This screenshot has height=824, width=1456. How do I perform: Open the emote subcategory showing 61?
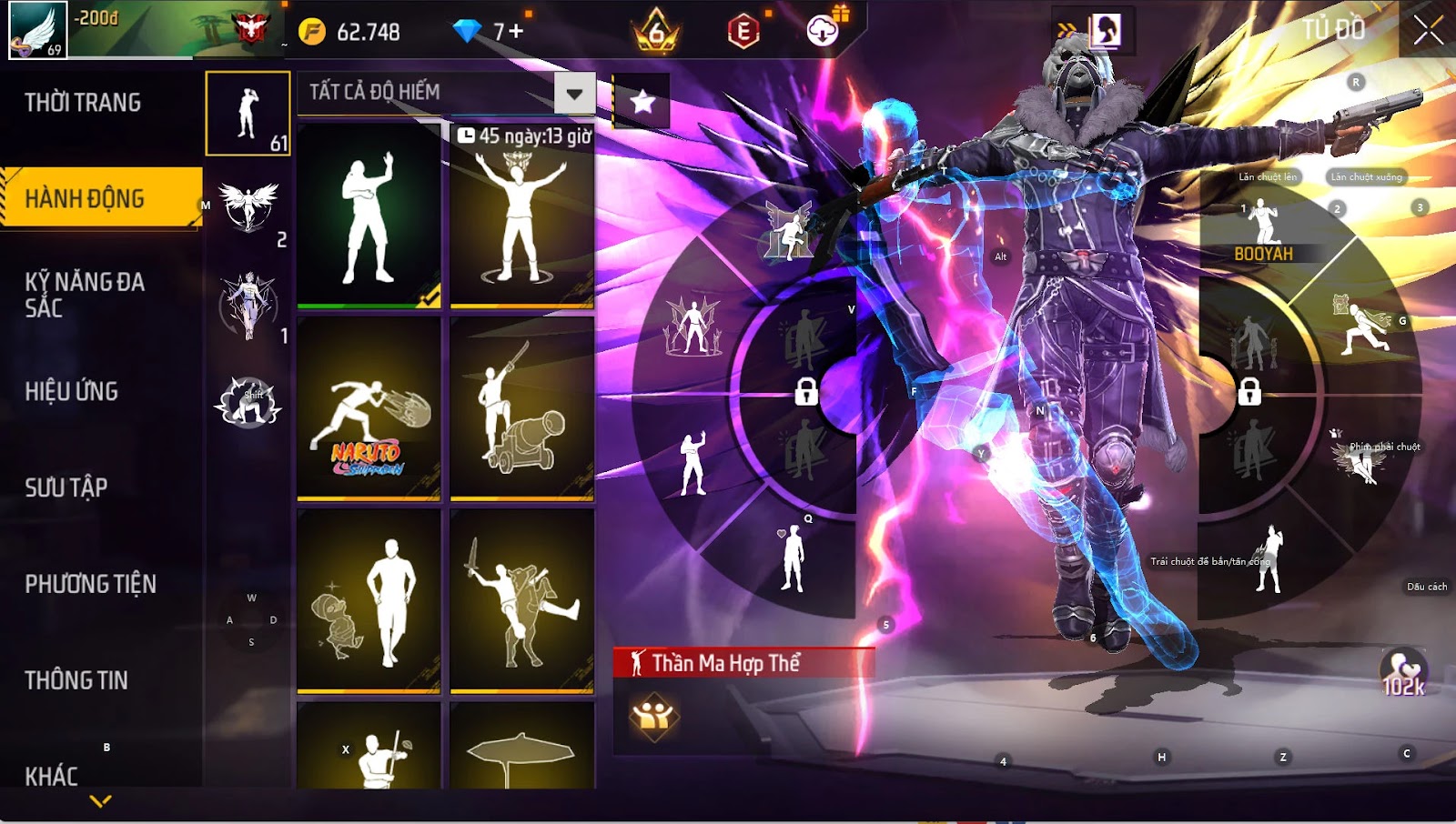pos(248,115)
